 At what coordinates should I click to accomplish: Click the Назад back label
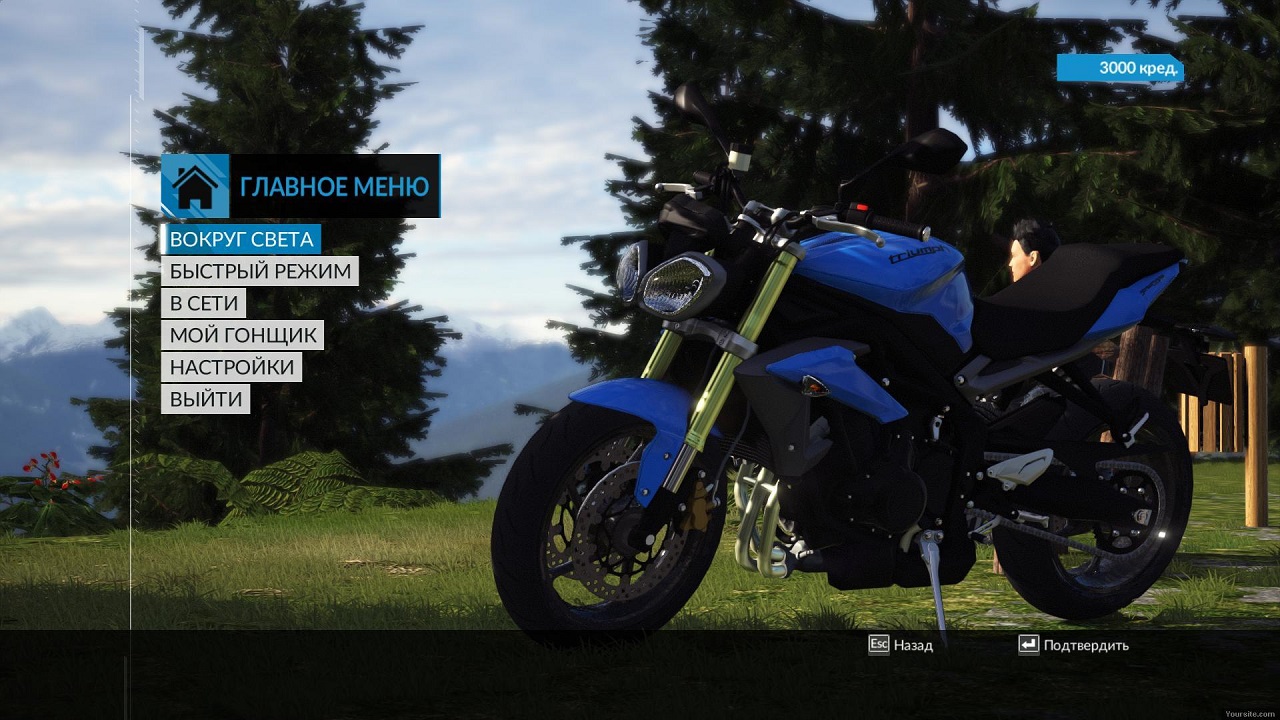tap(912, 645)
